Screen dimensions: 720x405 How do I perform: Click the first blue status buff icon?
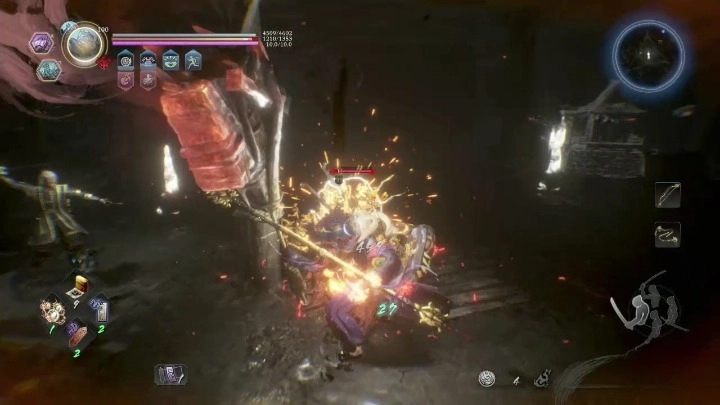(127, 60)
